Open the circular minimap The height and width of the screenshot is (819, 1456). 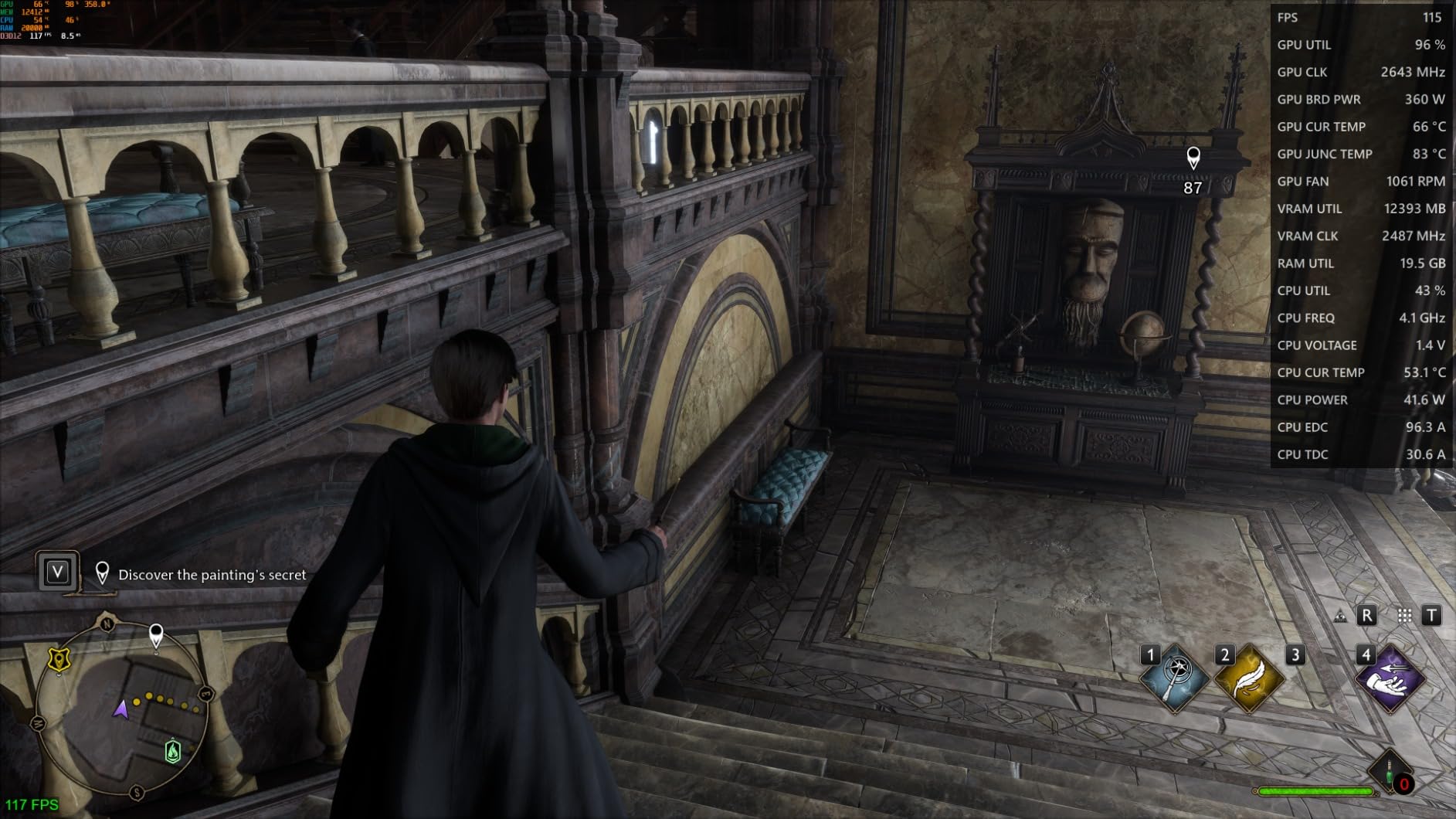(120, 706)
